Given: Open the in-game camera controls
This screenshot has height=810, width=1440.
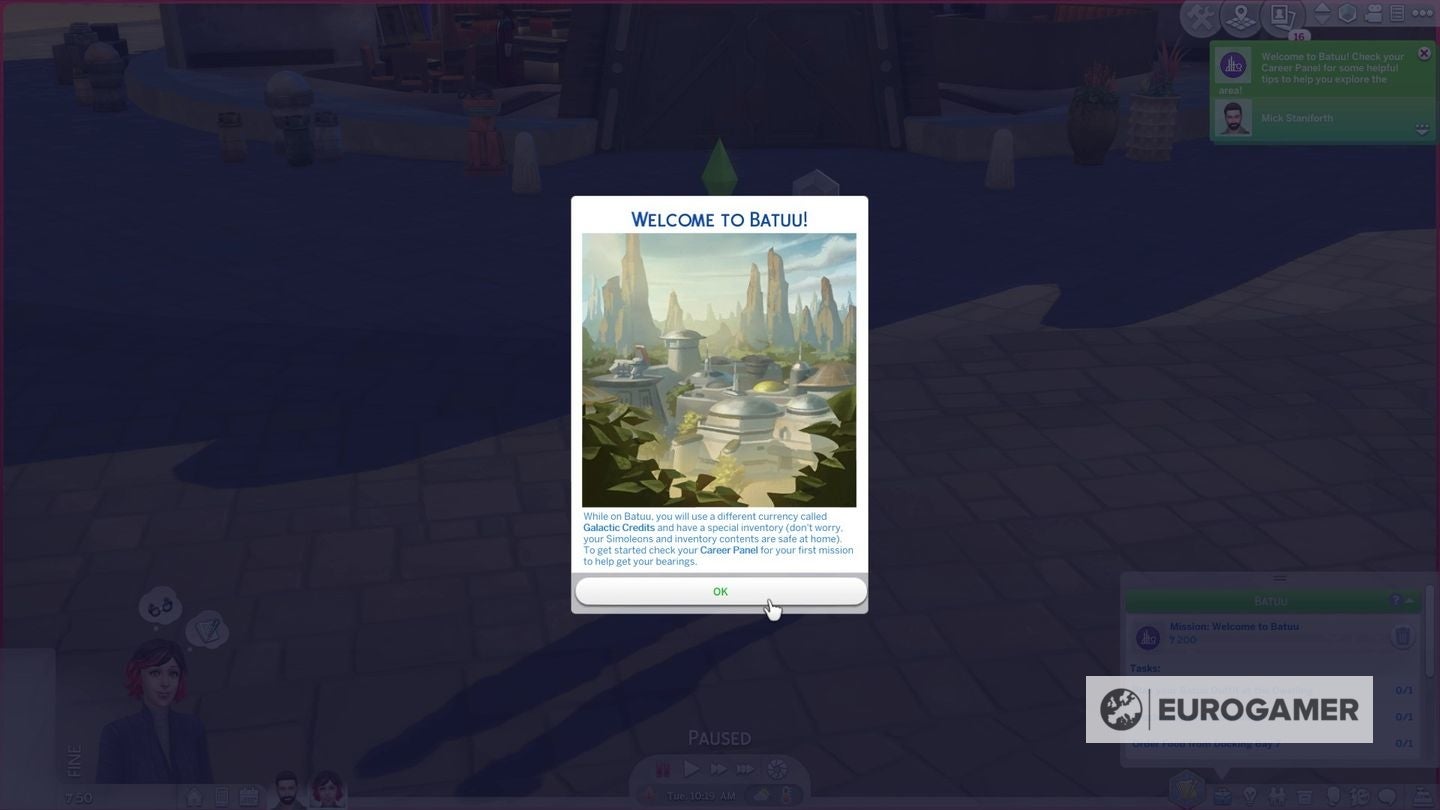Looking at the screenshot, I should (x=1373, y=12).
